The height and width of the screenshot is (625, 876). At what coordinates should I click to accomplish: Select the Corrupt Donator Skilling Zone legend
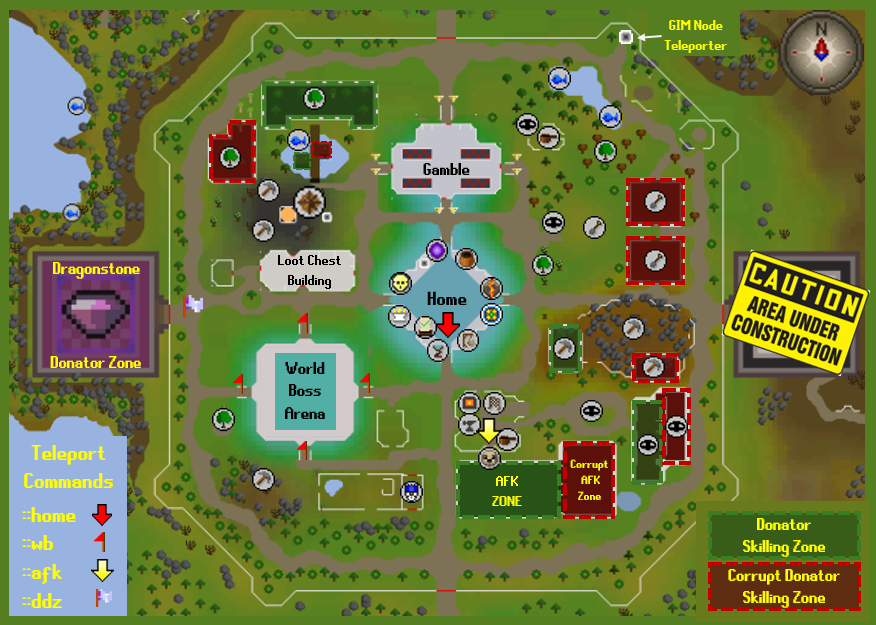(x=783, y=587)
